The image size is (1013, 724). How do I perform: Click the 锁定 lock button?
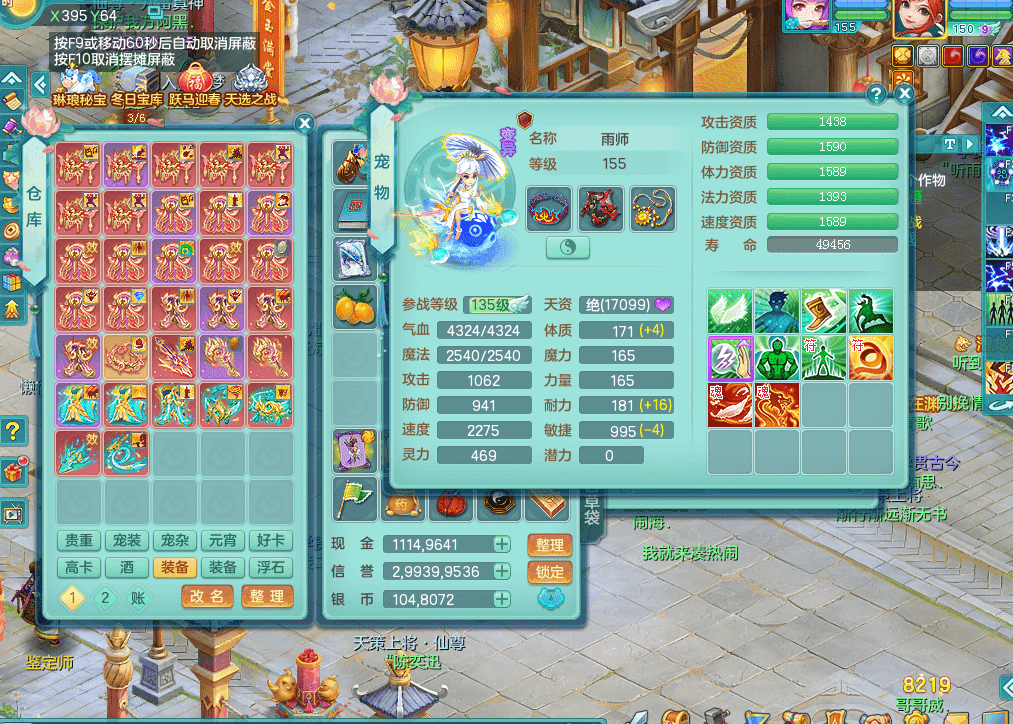click(549, 572)
